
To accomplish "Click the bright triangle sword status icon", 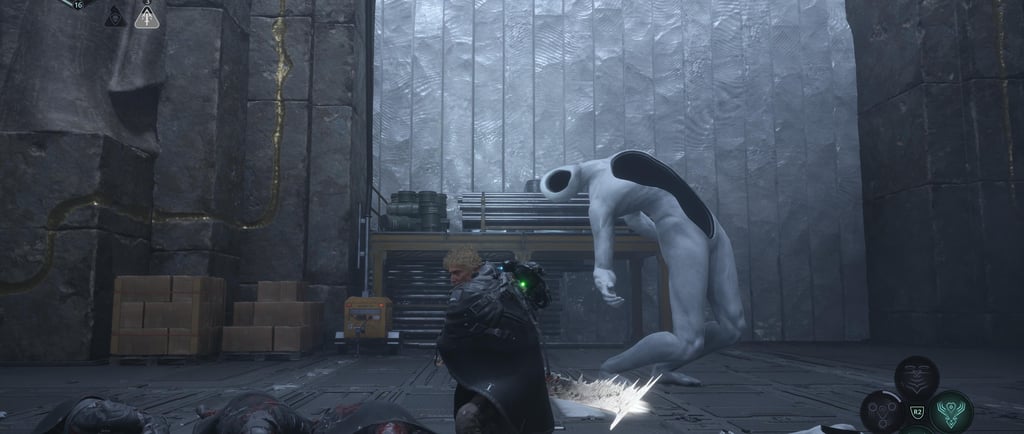I will (147, 17).
